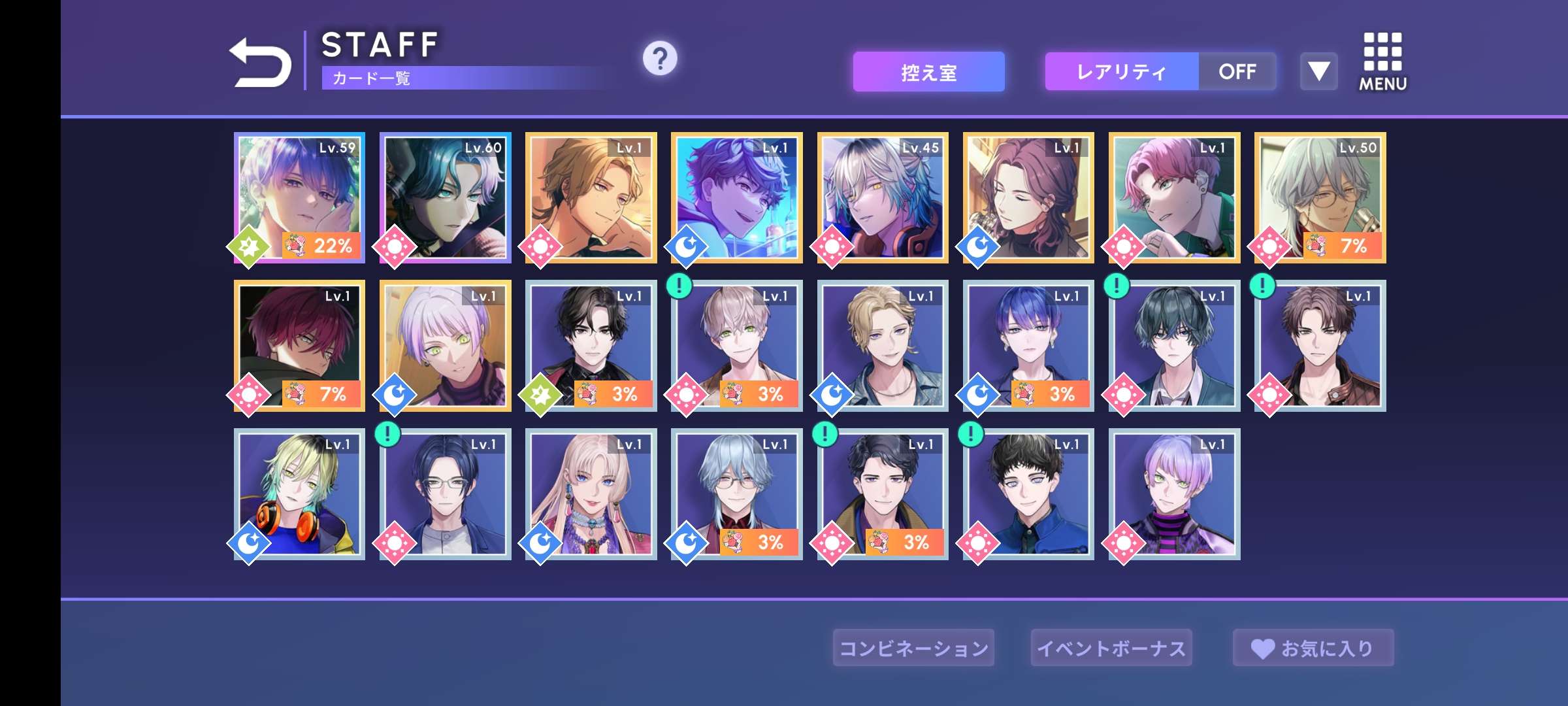The height and width of the screenshot is (706, 1568).
Task: Select the green-haired card with orange headphones
Action: (x=300, y=494)
